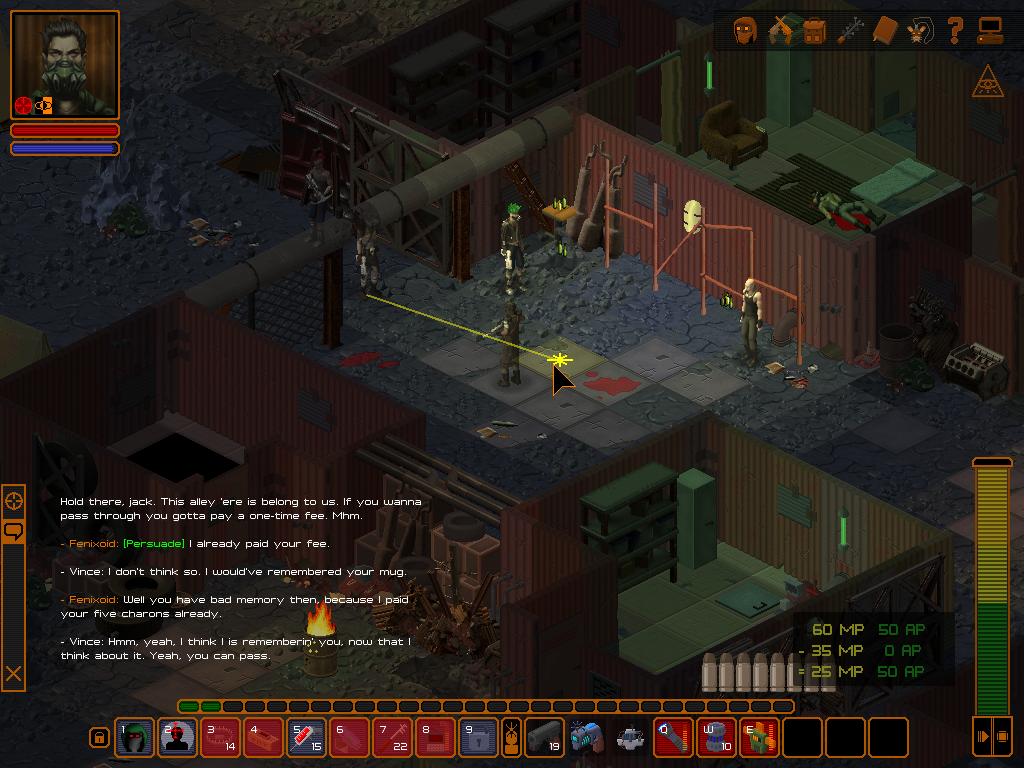This screenshot has height=768, width=1024.
Task: Activate hotbar slot 1 with the green hood
Action: coord(135,738)
